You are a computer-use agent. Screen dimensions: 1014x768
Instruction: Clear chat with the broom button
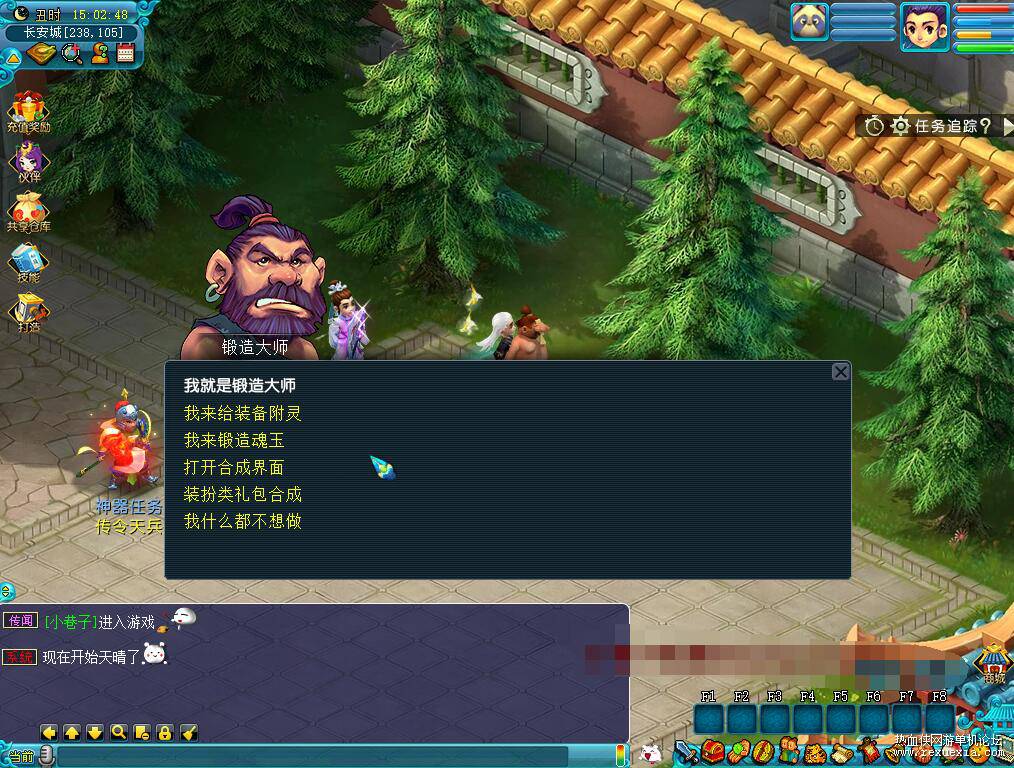click(x=189, y=732)
